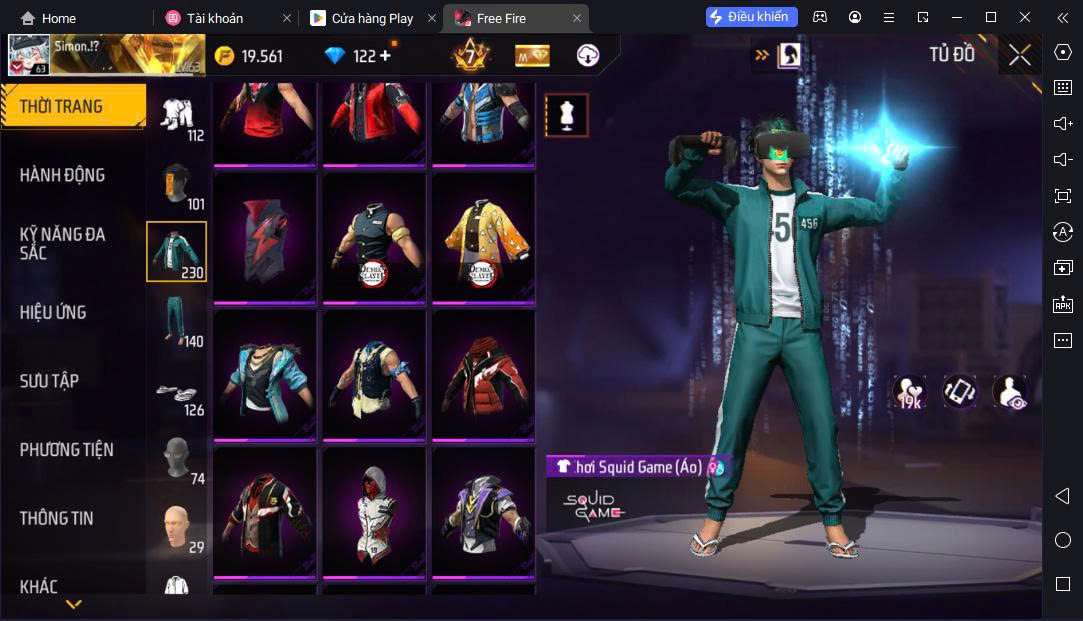The height and width of the screenshot is (621, 1083).
Task: Close the TỦ ĐỒ wardrobe screen
Action: click(x=1019, y=55)
